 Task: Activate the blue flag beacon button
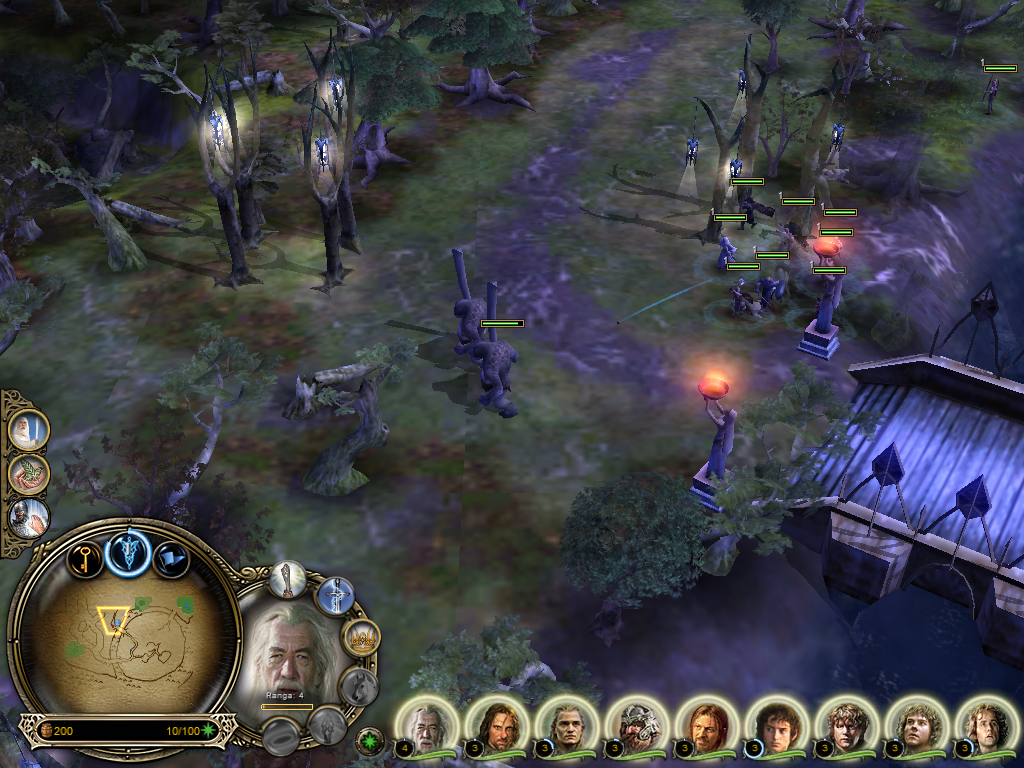171,559
